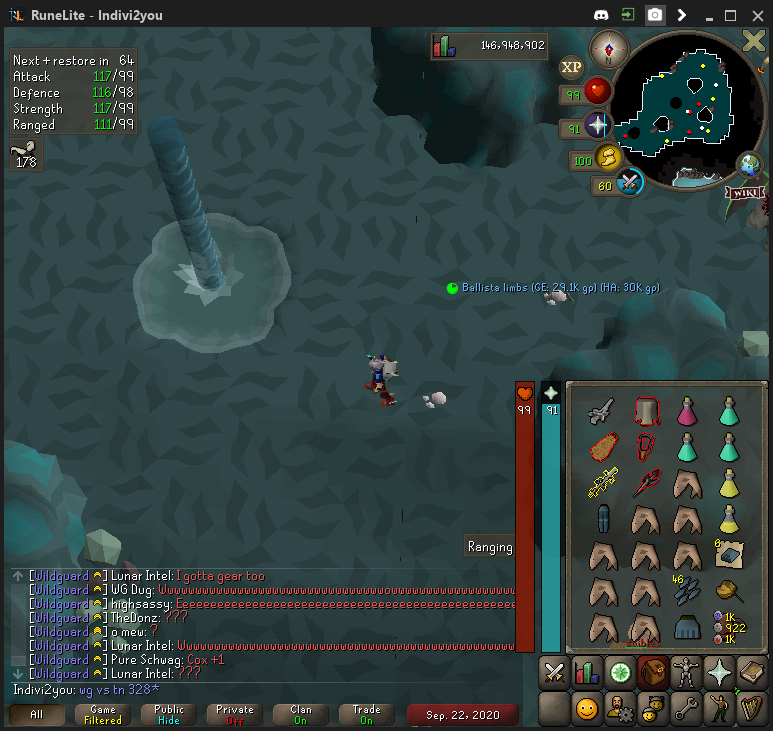This screenshot has height=731, width=773.
Task: Open the Quest List tab
Action: [619, 672]
